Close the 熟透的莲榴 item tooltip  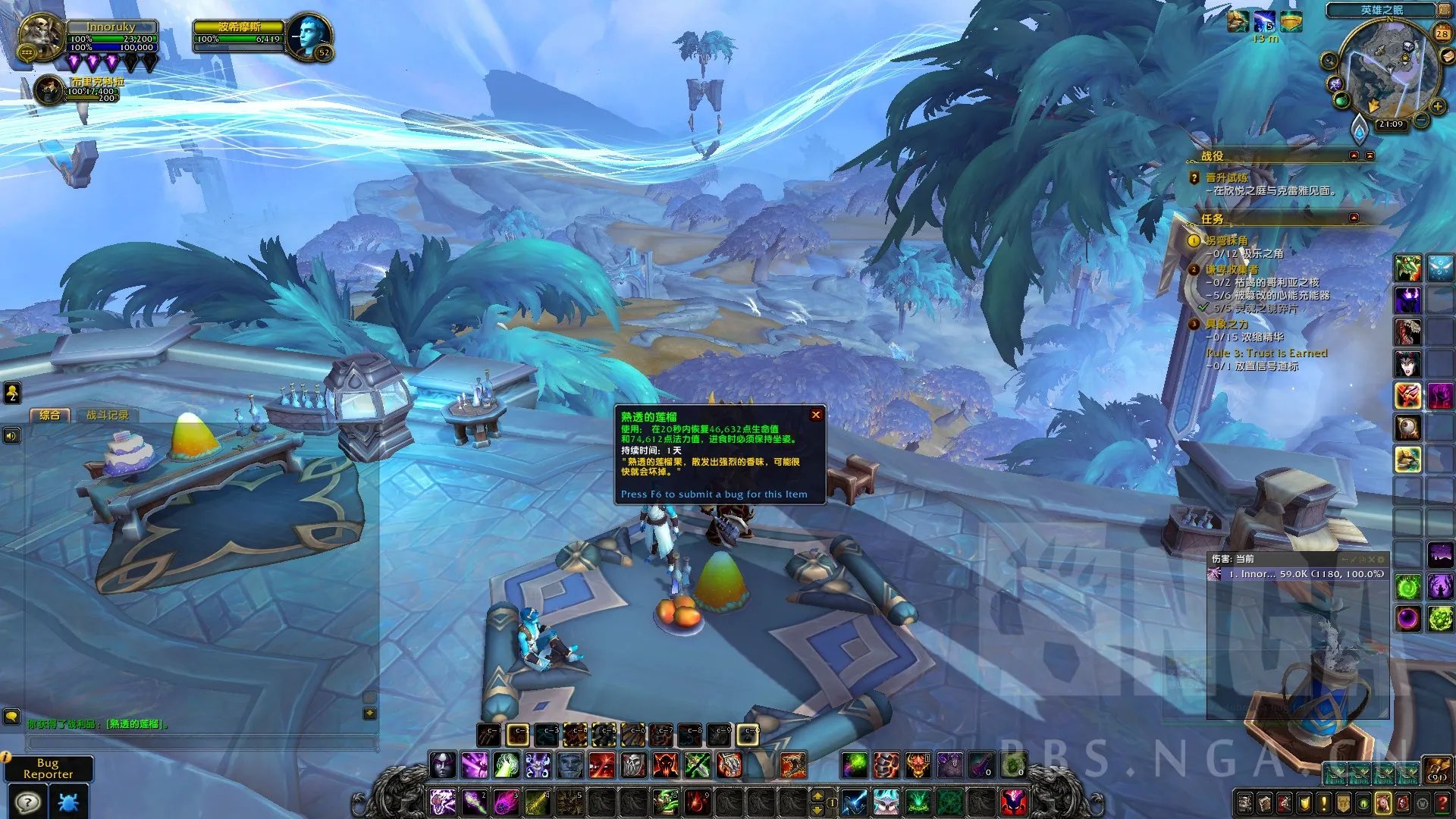[816, 415]
